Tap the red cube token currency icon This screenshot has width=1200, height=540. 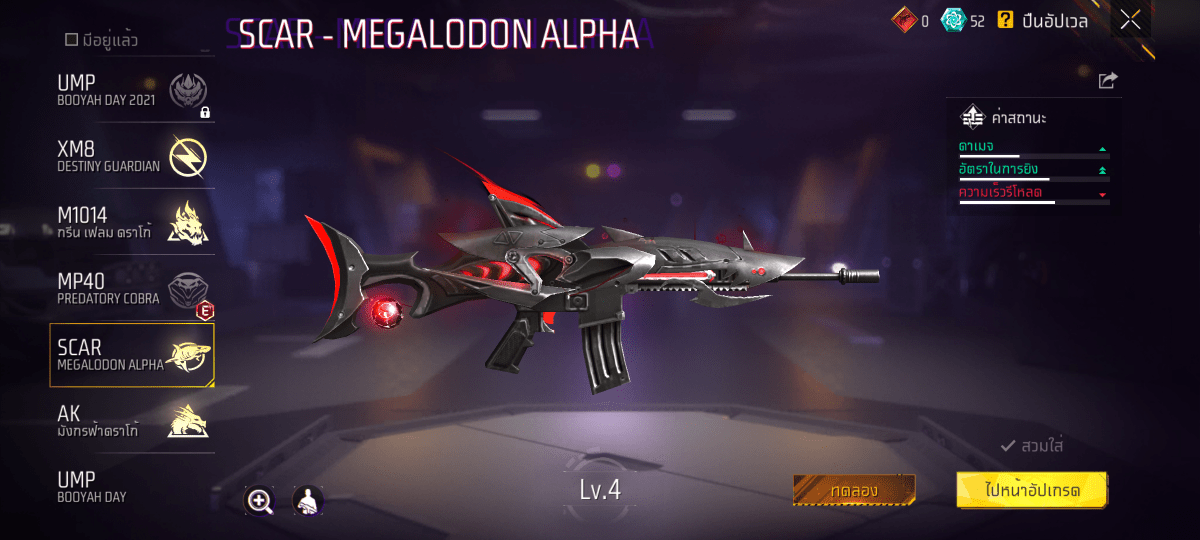(904, 20)
